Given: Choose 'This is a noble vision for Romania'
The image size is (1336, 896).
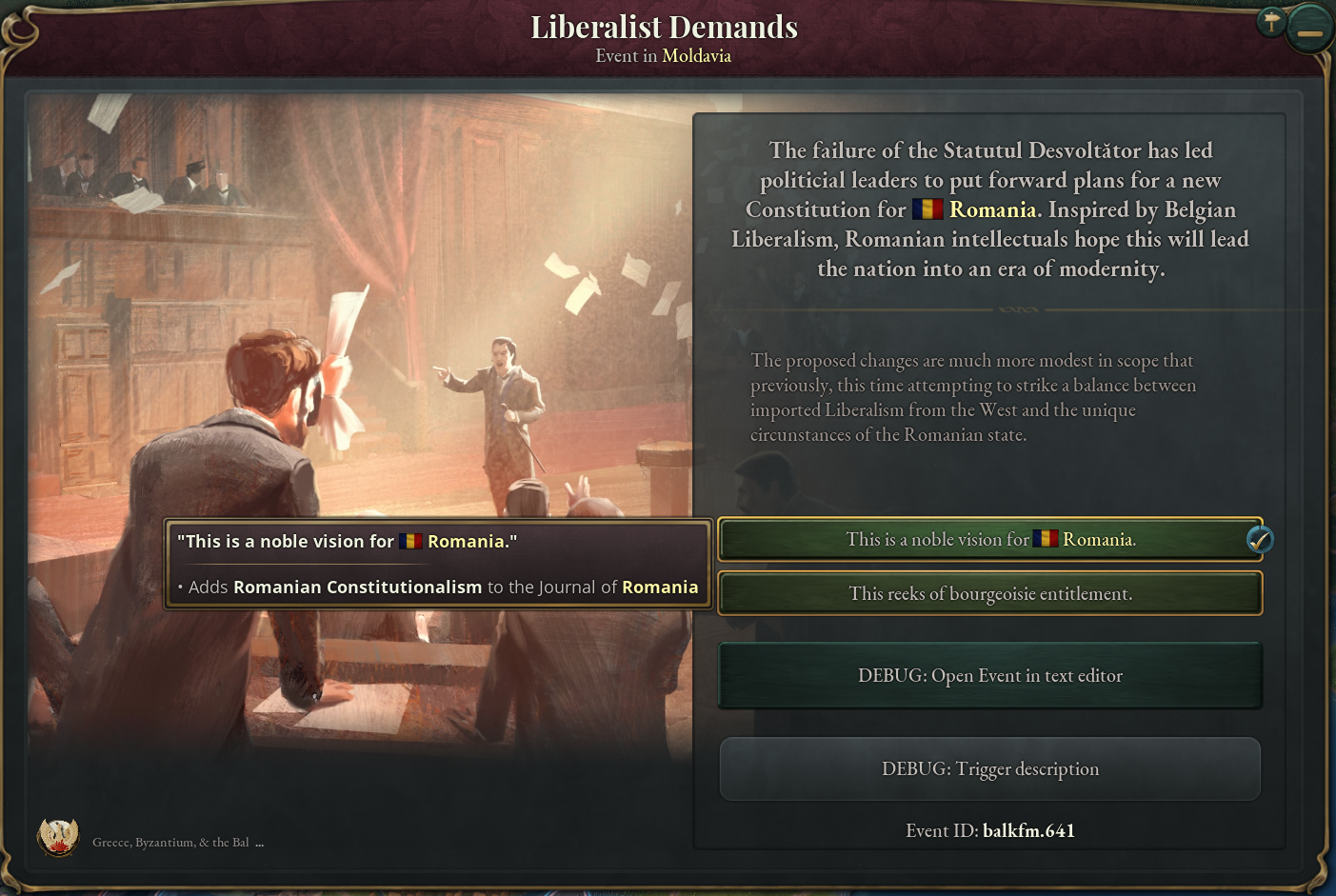Looking at the screenshot, I should point(990,539).
